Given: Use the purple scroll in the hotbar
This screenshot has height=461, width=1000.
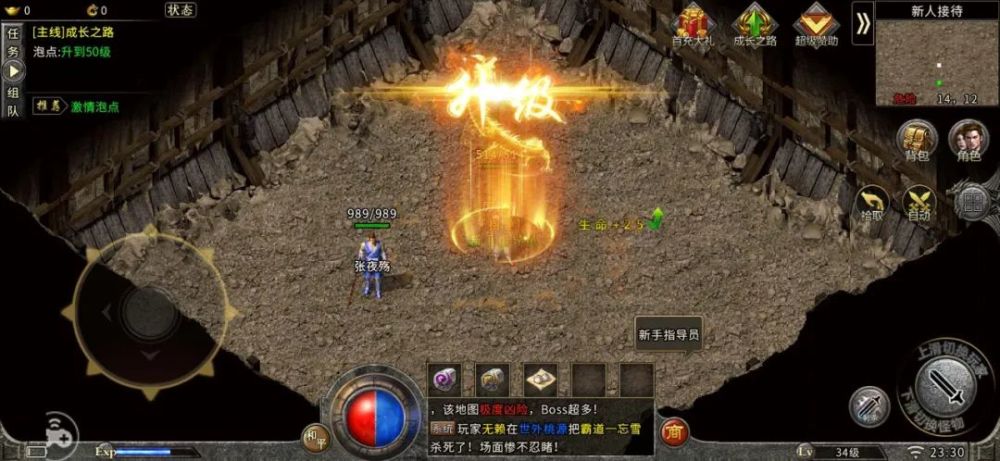Looking at the screenshot, I should pyautogui.click(x=445, y=378).
